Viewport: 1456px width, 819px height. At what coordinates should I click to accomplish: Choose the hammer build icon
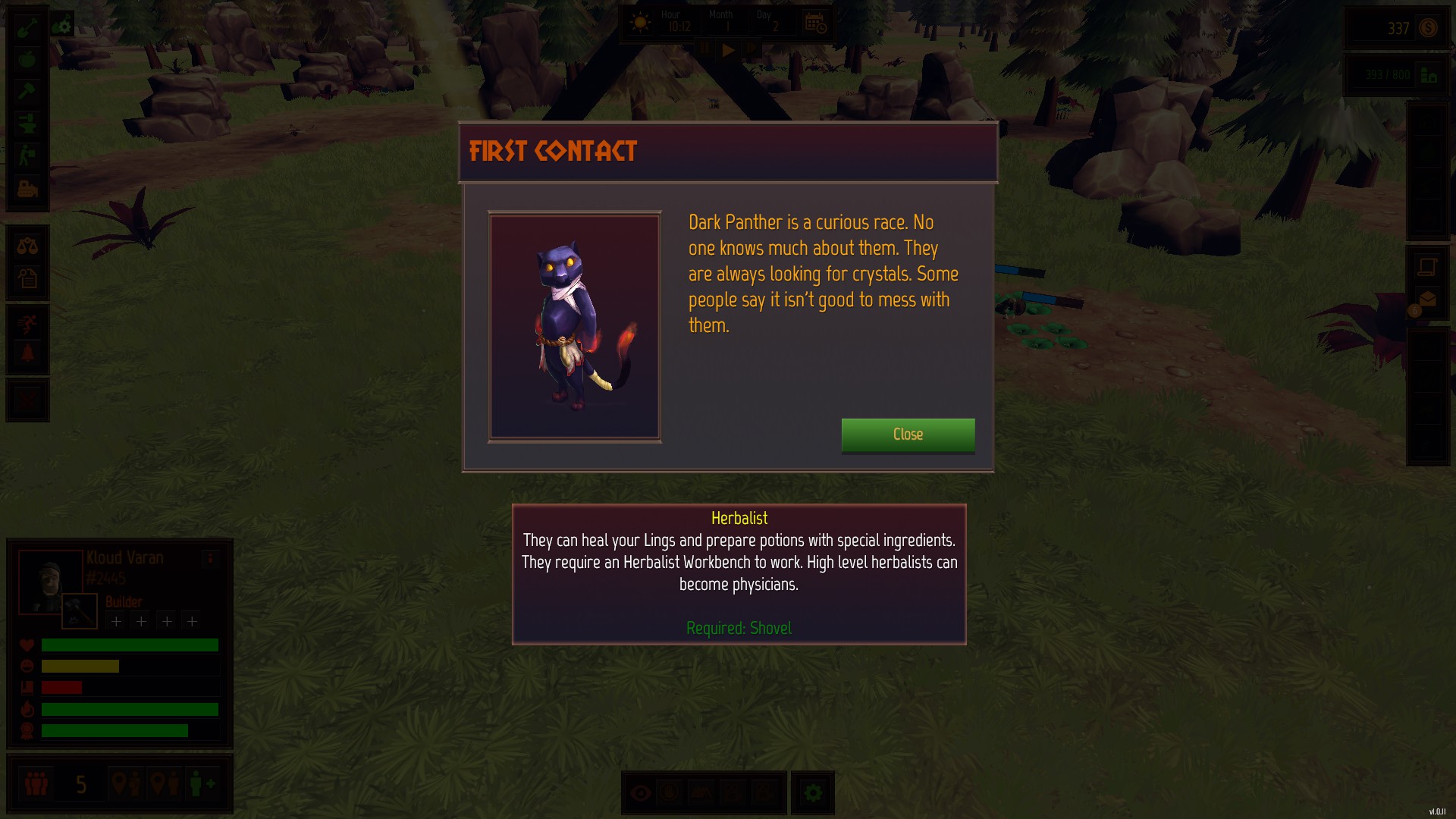[x=27, y=92]
